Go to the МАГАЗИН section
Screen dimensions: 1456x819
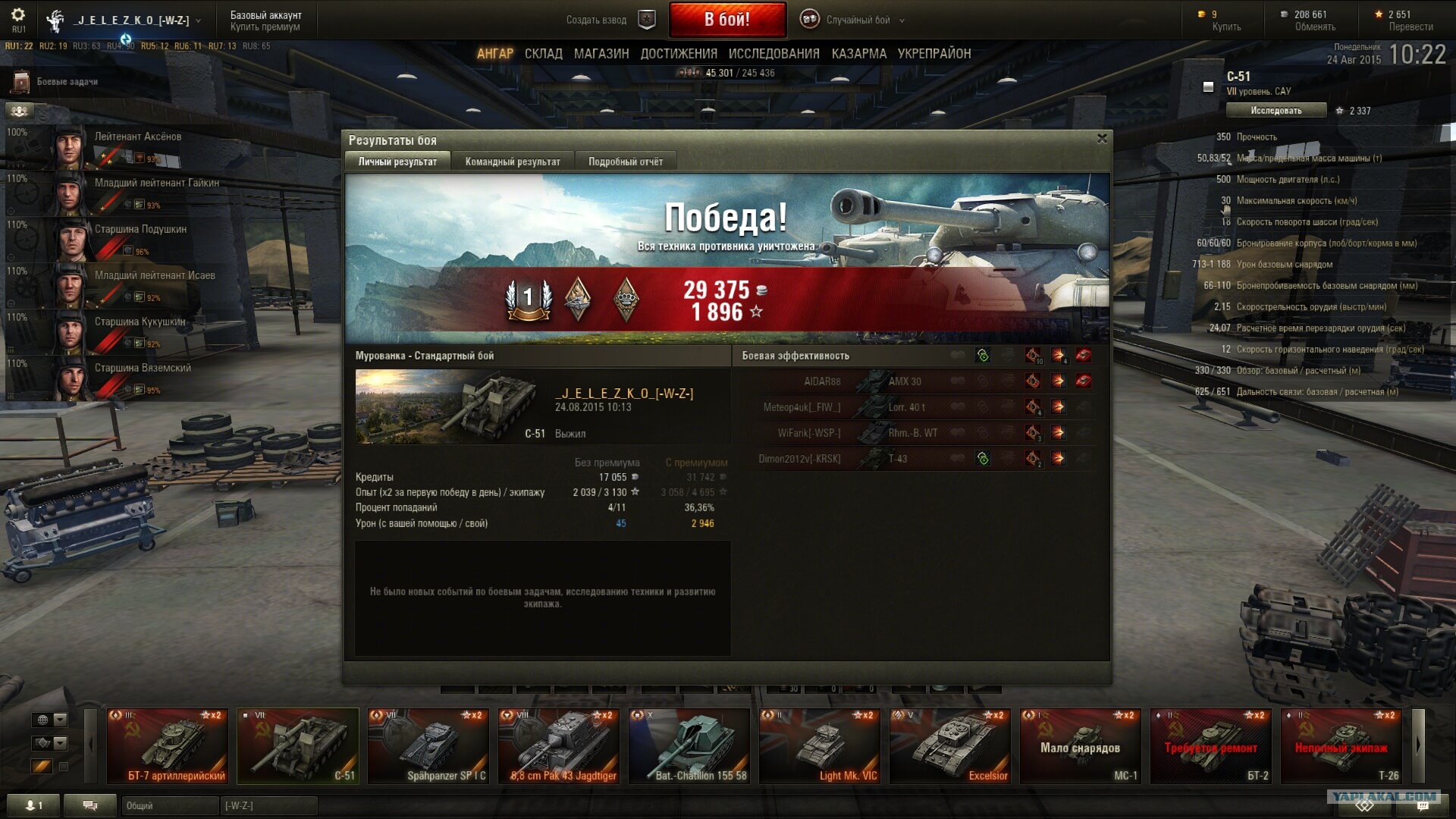[601, 54]
